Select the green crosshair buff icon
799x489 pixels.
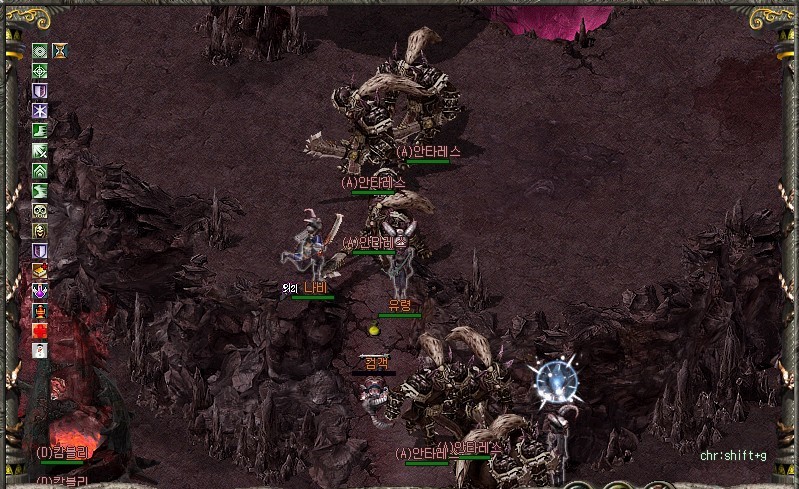[x=40, y=70]
